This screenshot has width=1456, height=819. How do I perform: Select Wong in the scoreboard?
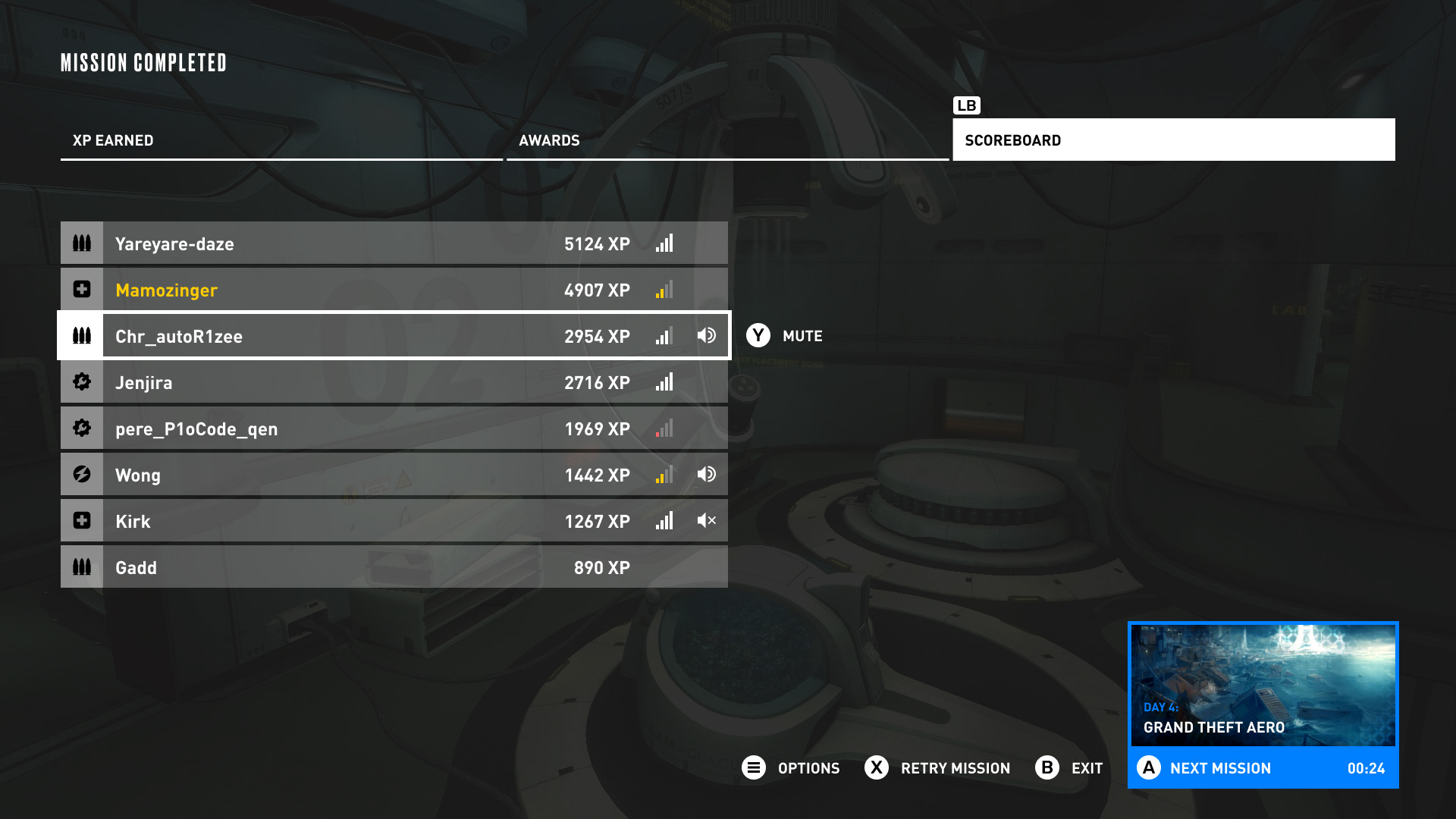393,475
